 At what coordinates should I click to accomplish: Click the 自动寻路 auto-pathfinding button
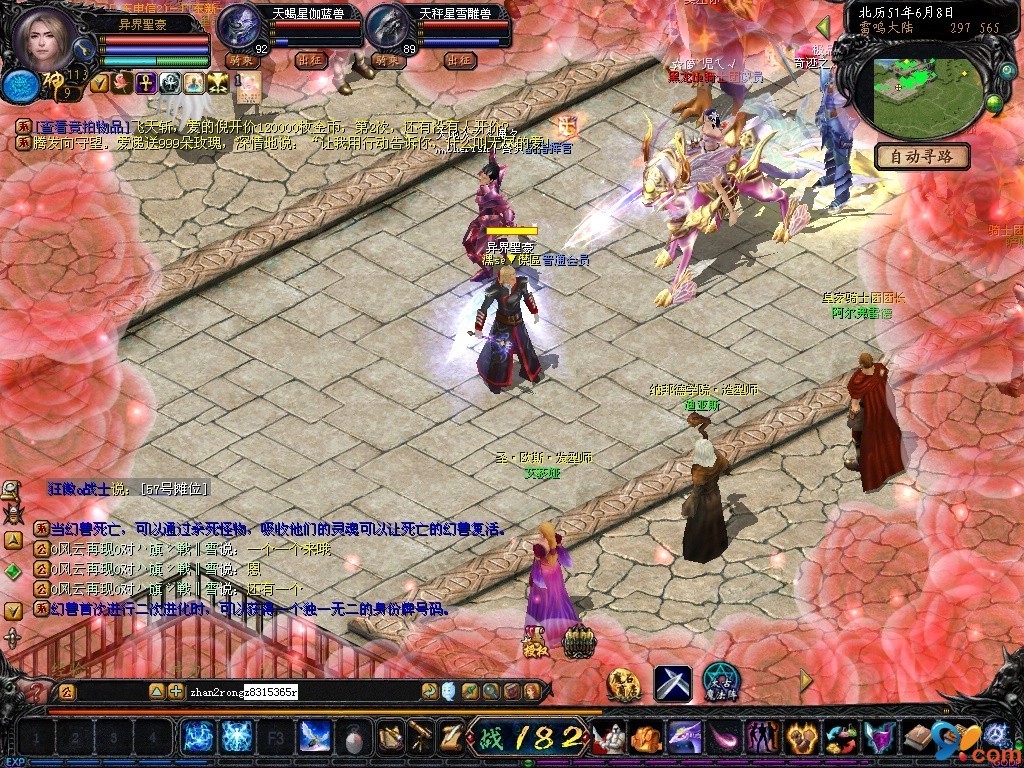click(x=923, y=156)
